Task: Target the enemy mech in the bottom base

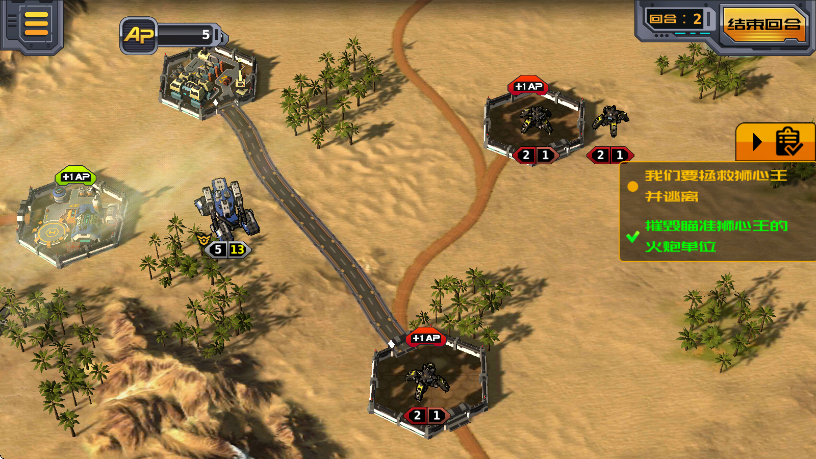Action: 427,381
